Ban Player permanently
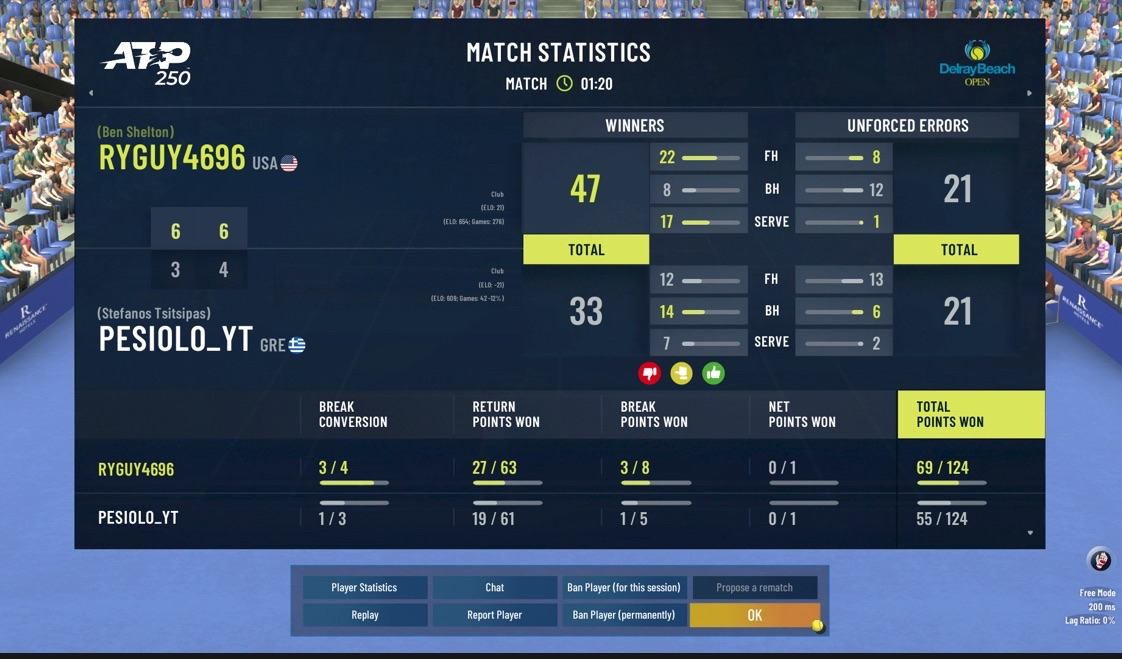This screenshot has width=1122, height=659. coord(623,615)
